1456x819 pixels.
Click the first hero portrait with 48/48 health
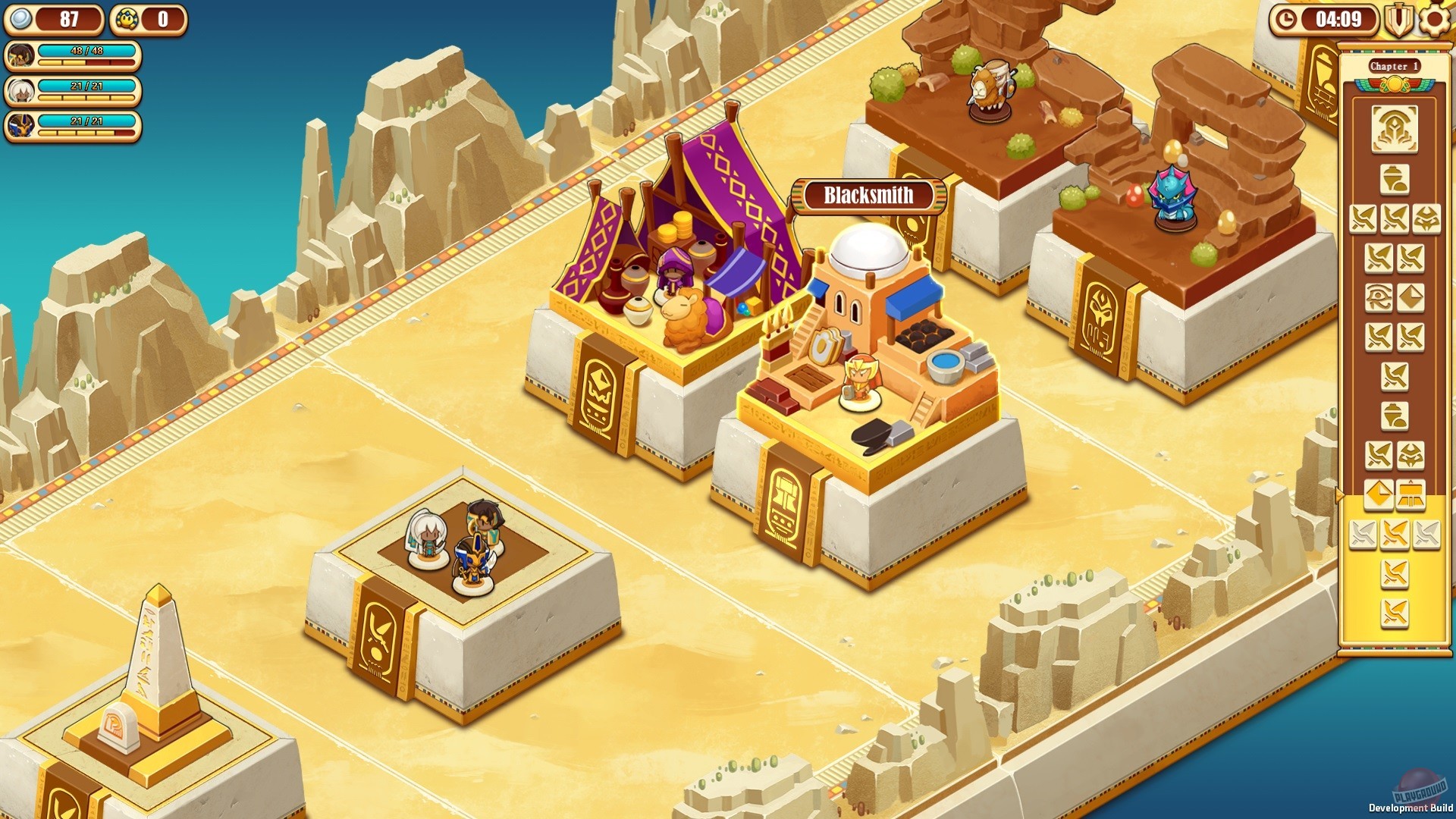coord(20,55)
